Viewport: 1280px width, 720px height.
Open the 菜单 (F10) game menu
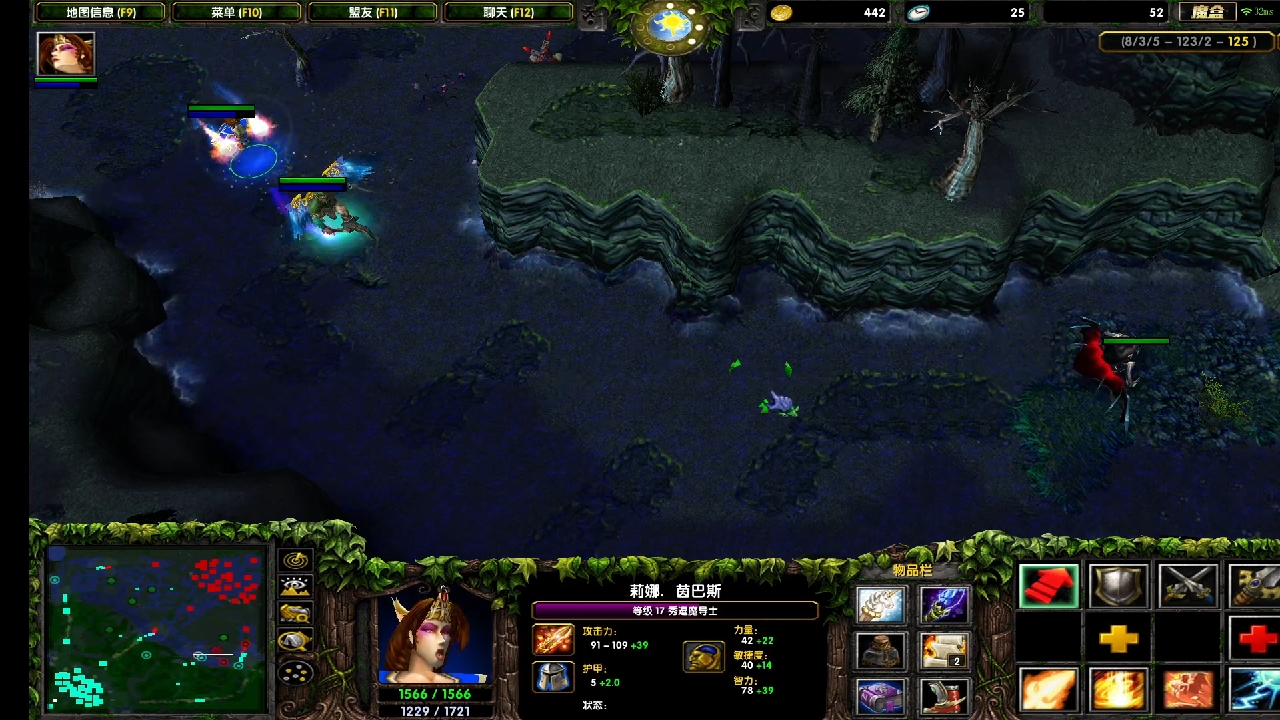click(x=236, y=13)
